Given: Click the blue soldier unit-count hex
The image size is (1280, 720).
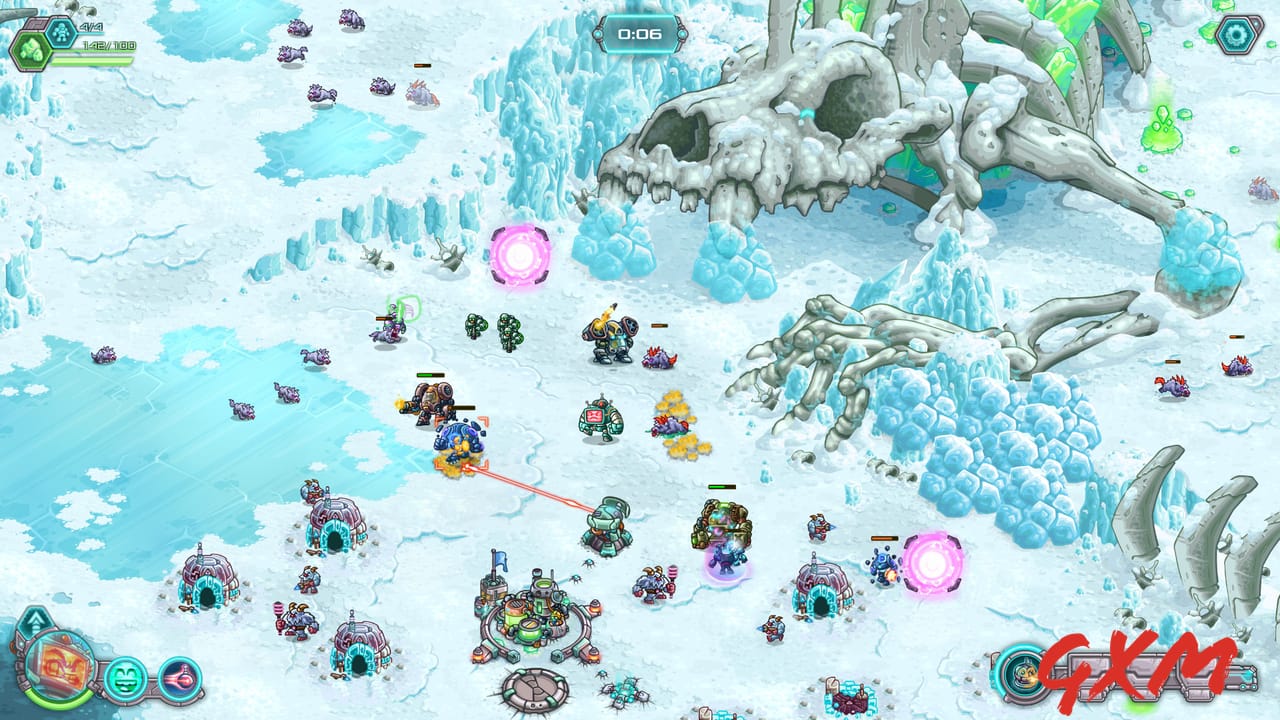Looking at the screenshot, I should [x=62, y=30].
